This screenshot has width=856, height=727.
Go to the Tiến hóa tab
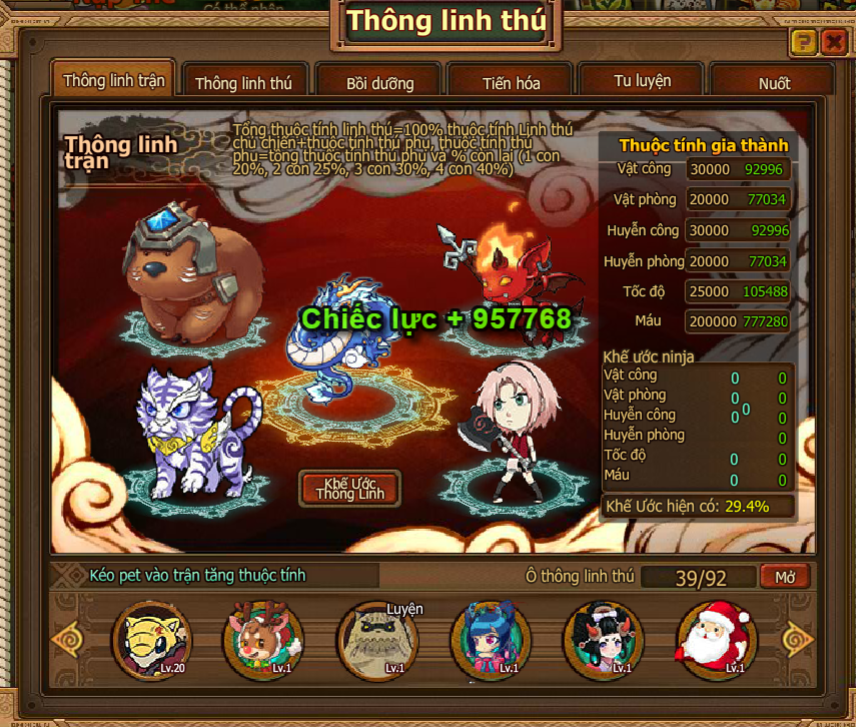(x=510, y=83)
